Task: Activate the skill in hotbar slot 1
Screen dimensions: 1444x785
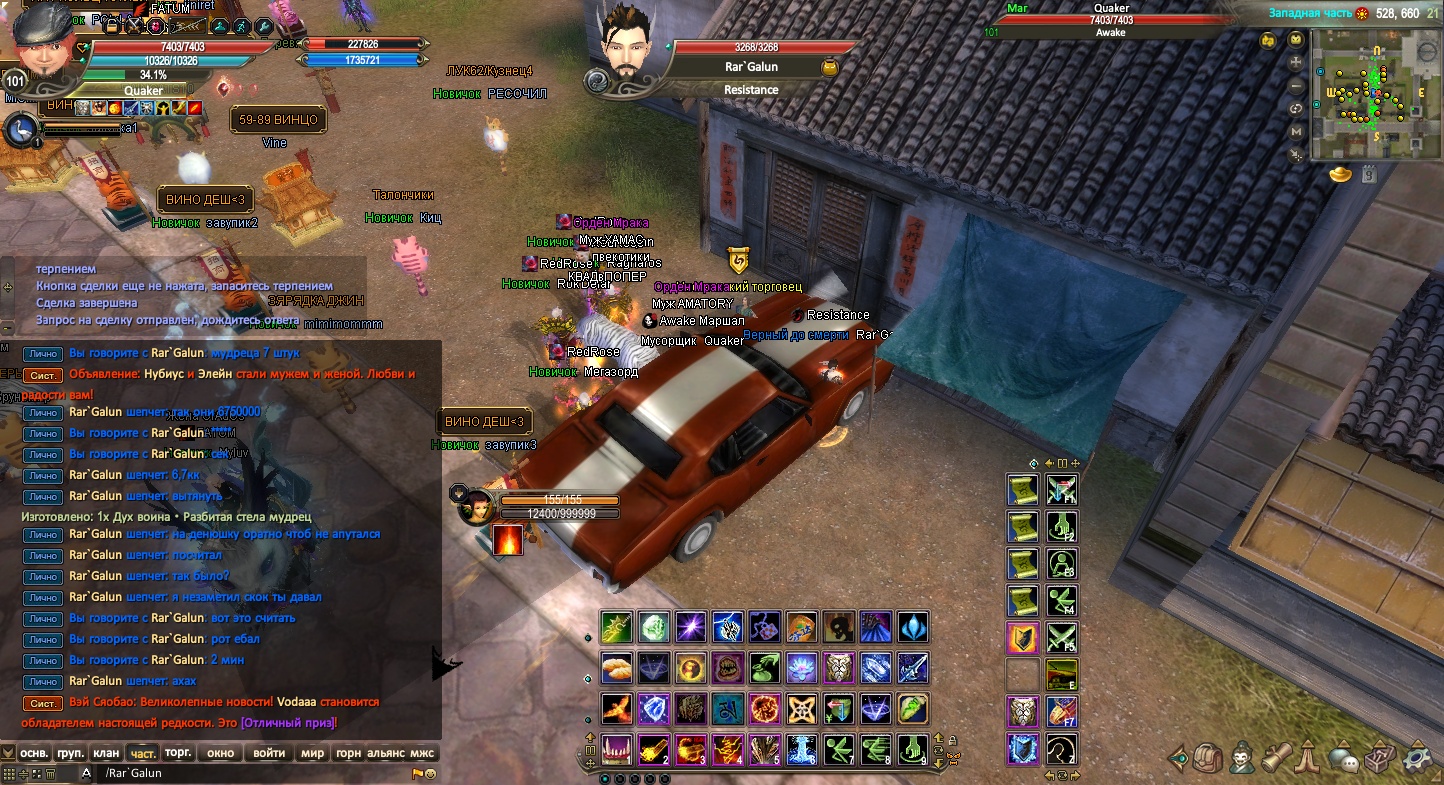Action: 617,749
